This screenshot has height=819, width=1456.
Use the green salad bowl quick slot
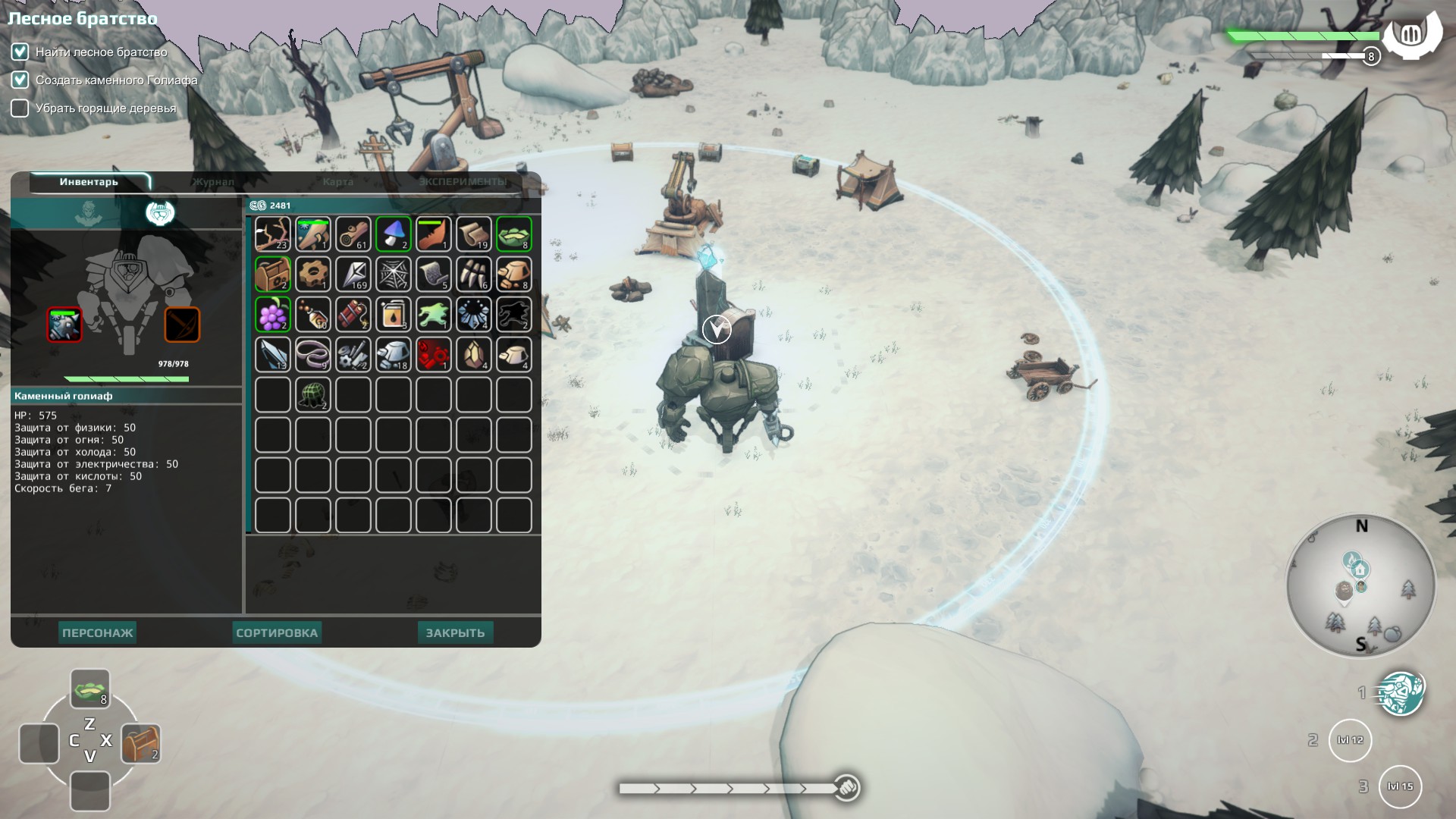(x=90, y=688)
